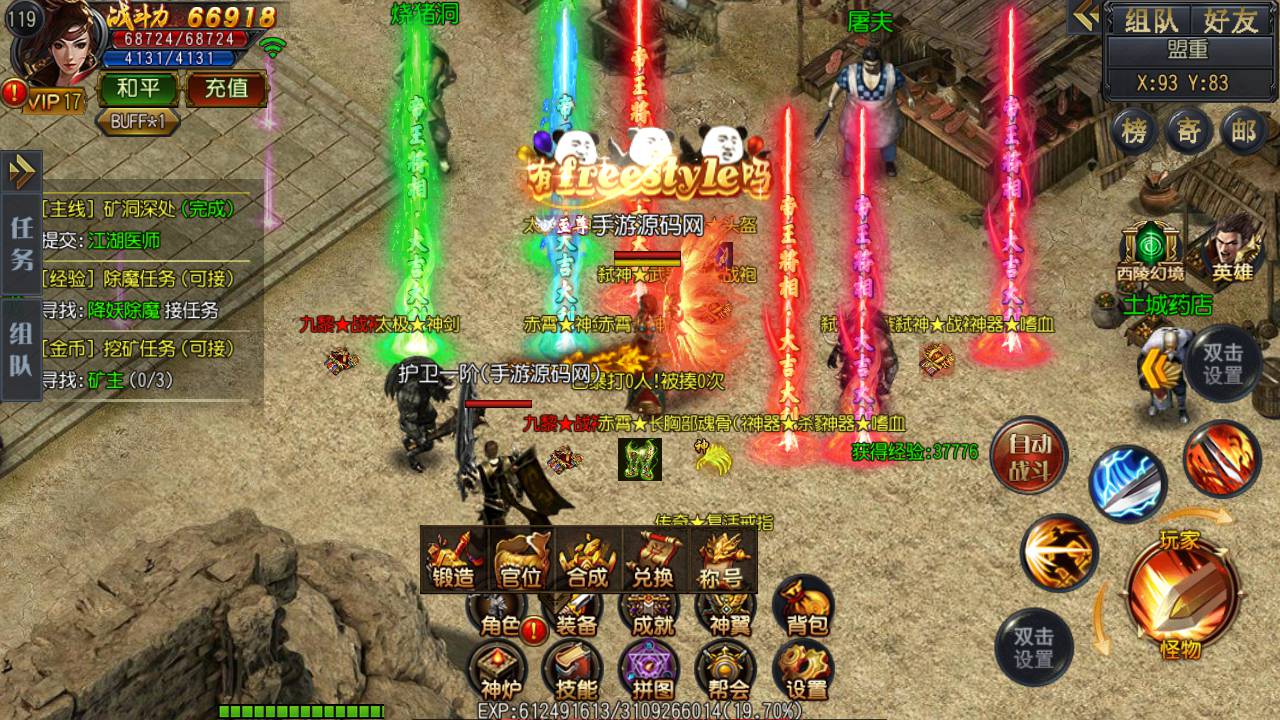Open the 设置 settings menu
This screenshot has height=720, width=1280.
pyautogui.click(x=804, y=670)
